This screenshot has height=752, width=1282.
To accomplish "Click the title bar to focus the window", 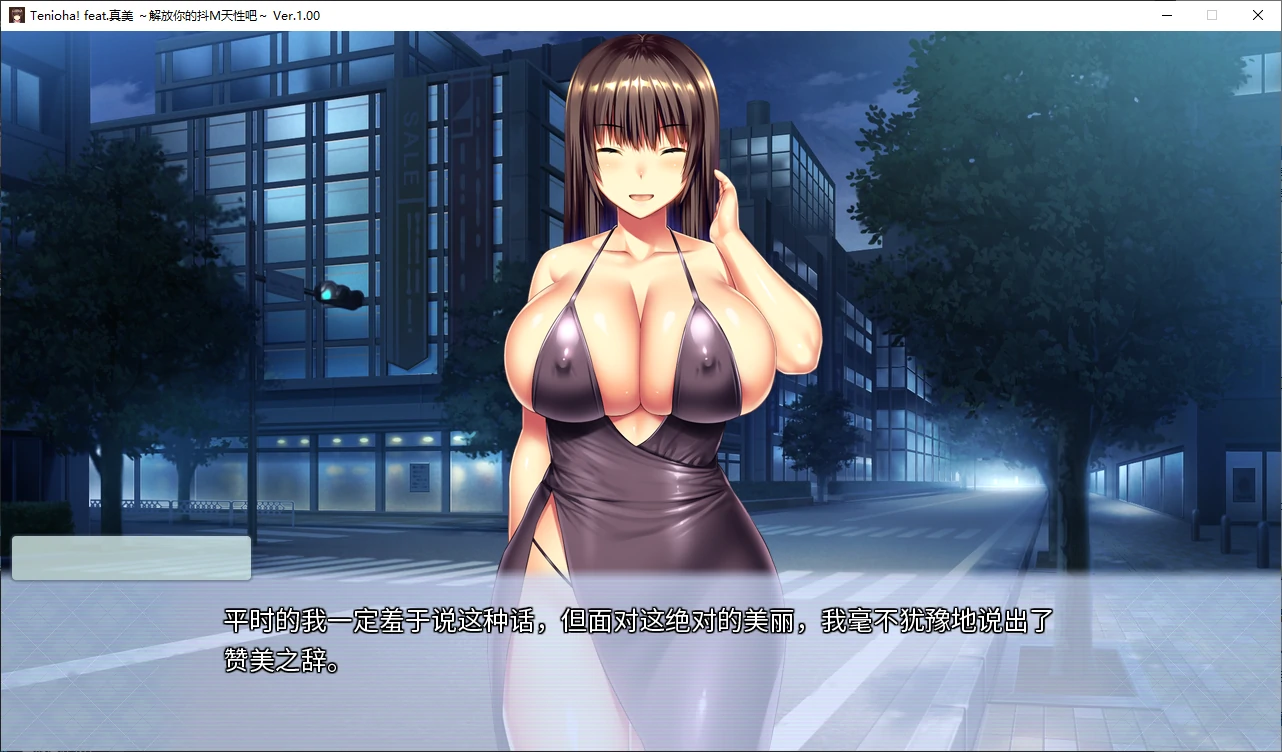I will tap(600, 15).
